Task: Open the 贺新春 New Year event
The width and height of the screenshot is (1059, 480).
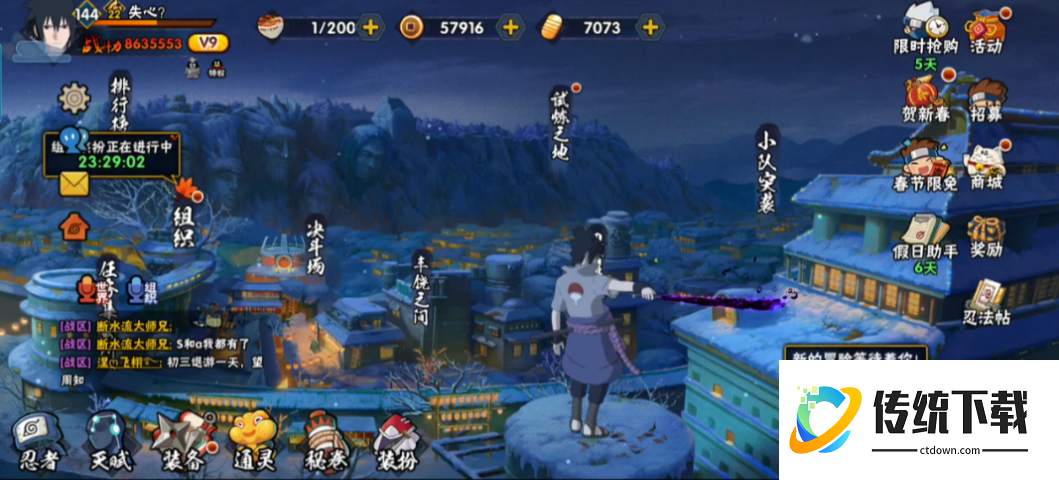Action: pyautogui.click(x=924, y=98)
